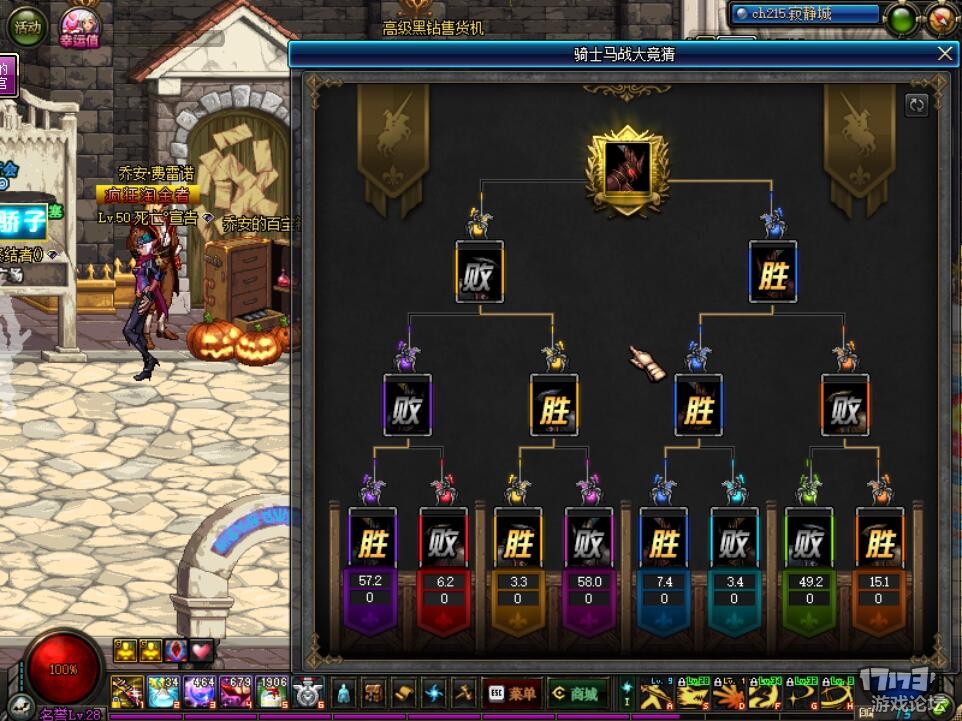962x721 pixels.
Task: Click the green orb button beside channel bar
Action: pos(903,18)
